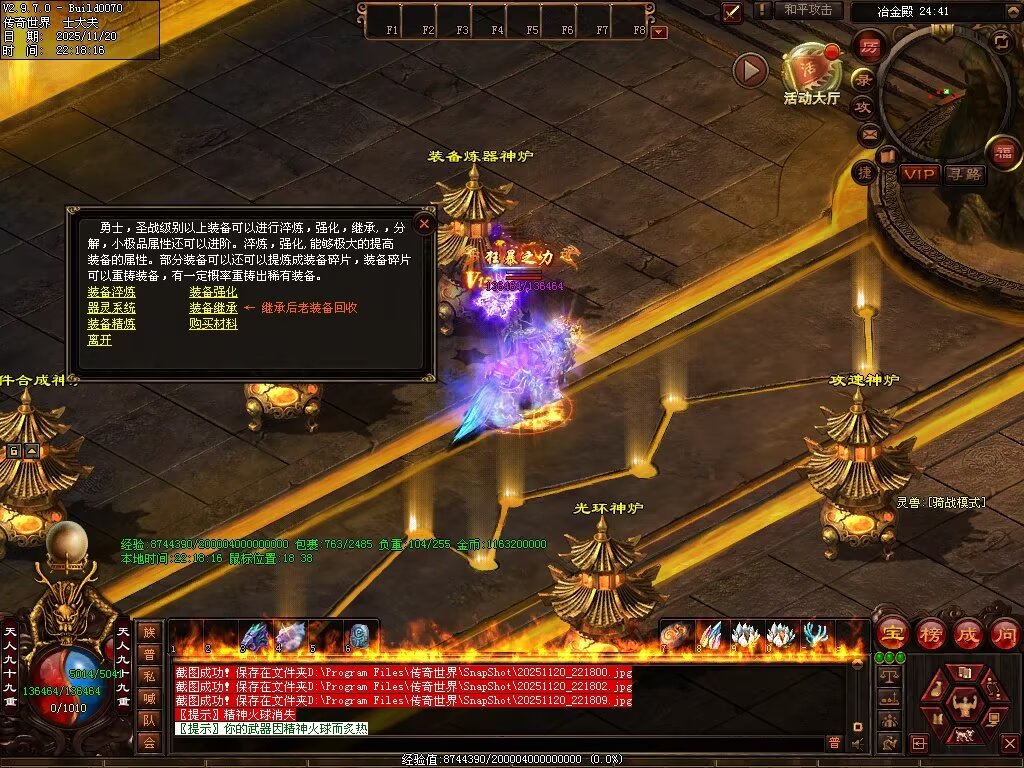Activate the 寻路 pathfinding button
Image resolution: width=1024 pixels, height=768 pixels.
(x=965, y=174)
